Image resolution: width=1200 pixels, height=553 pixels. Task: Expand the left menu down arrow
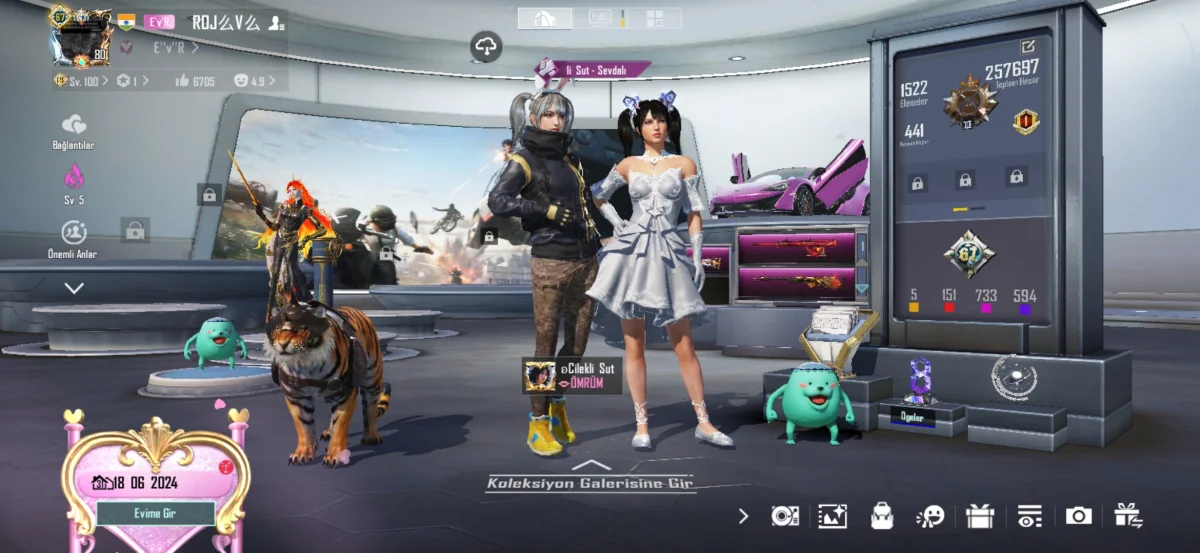point(74,288)
